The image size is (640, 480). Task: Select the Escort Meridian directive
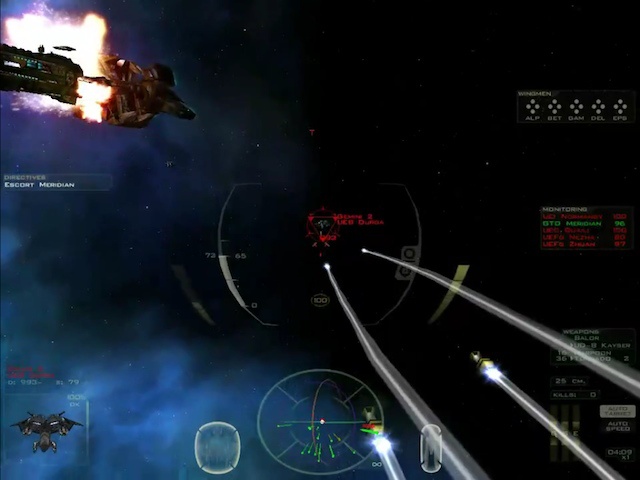click(x=40, y=185)
